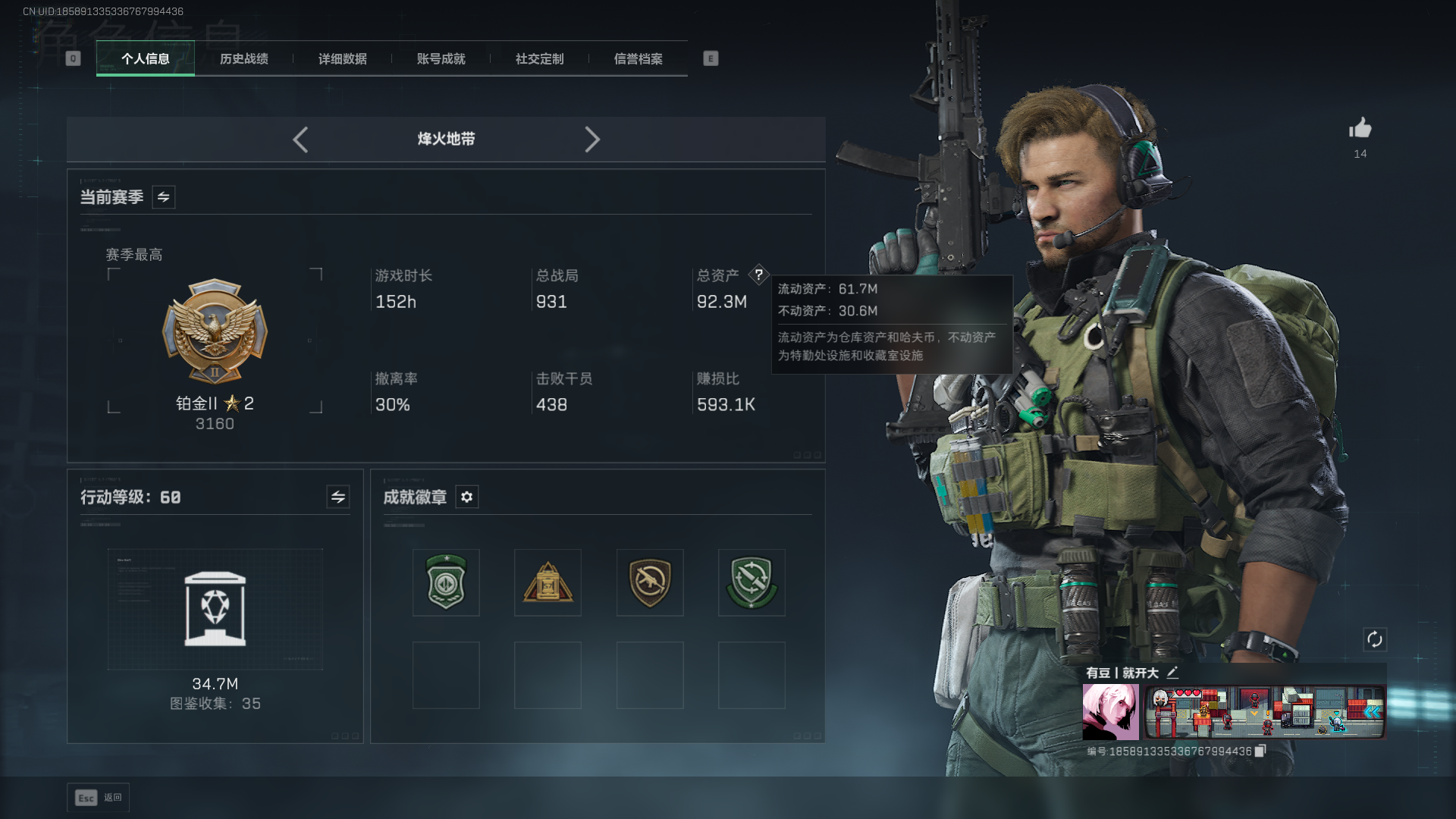Screen dimensions: 1456x819
Task: Click the right arrow beside 烽火地带
Action: (x=592, y=140)
